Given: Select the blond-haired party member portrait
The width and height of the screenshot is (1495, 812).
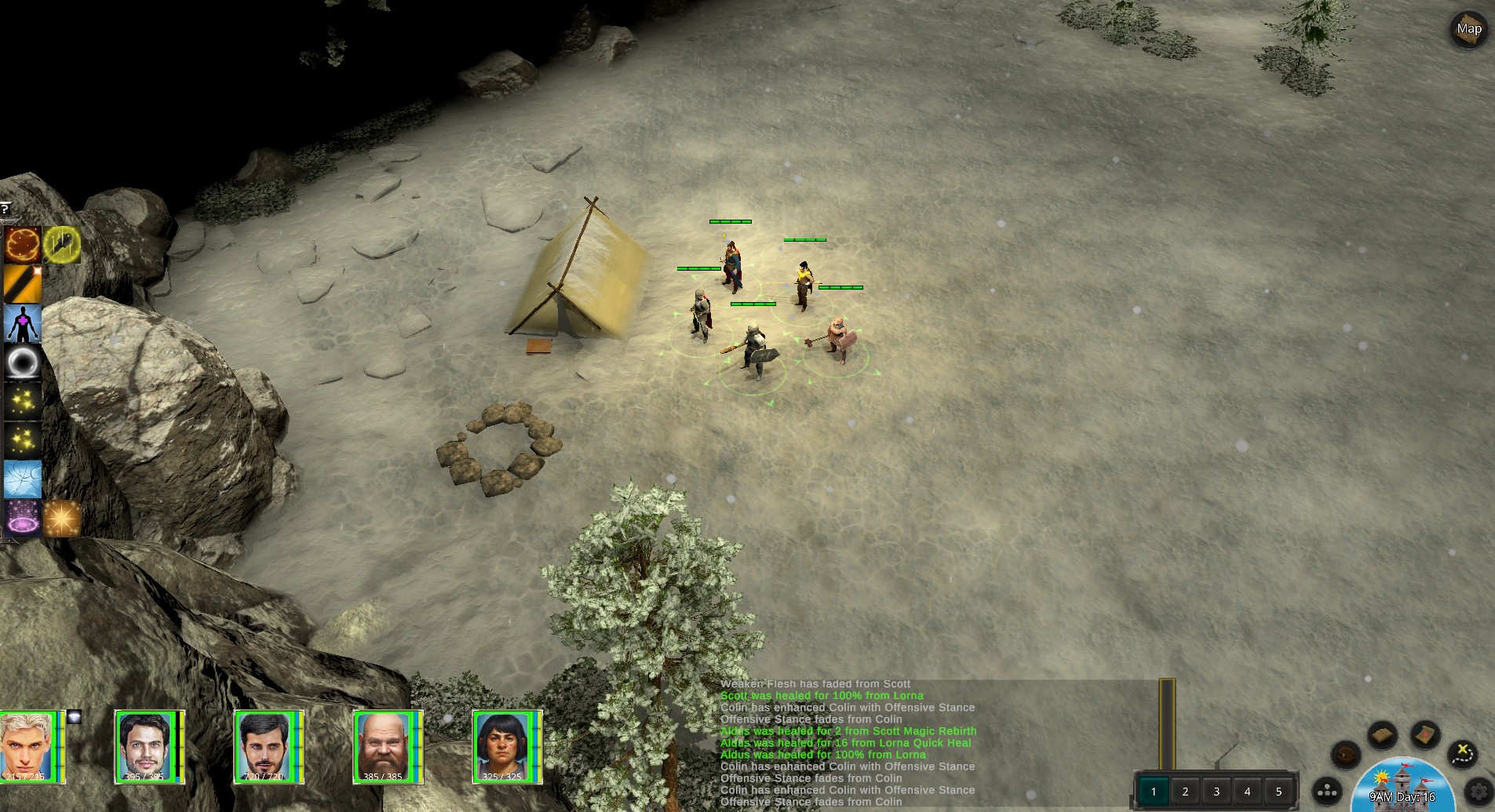Looking at the screenshot, I should (28, 746).
